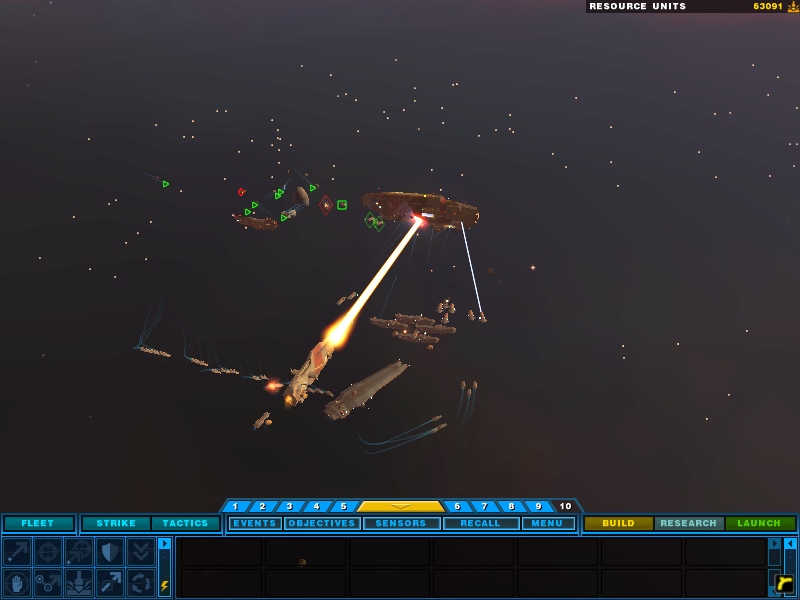The image size is (800, 600).
Task: Open the Fleet panel
Action: (x=38, y=523)
